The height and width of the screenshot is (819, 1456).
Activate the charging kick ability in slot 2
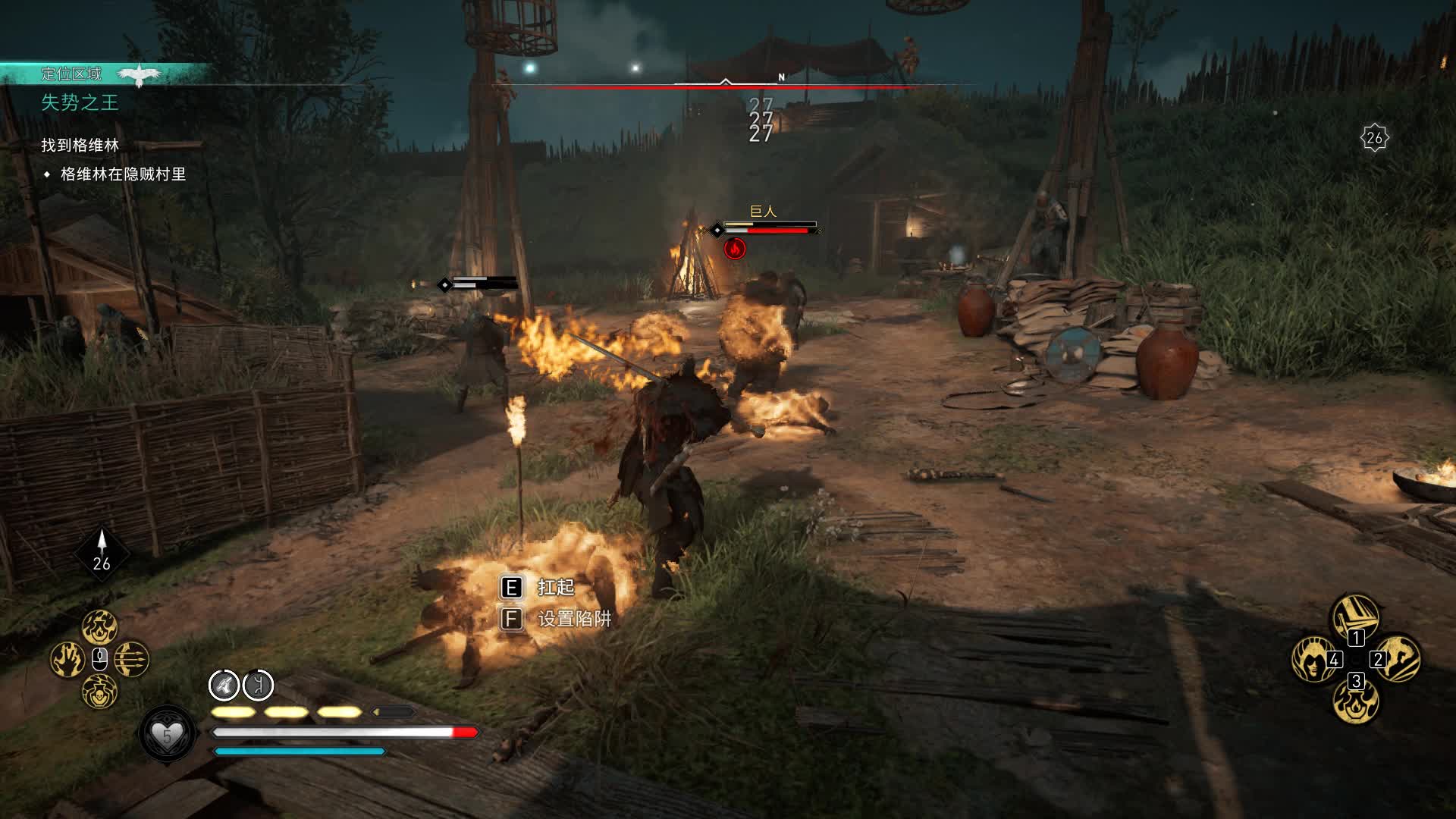pyautogui.click(x=1398, y=658)
